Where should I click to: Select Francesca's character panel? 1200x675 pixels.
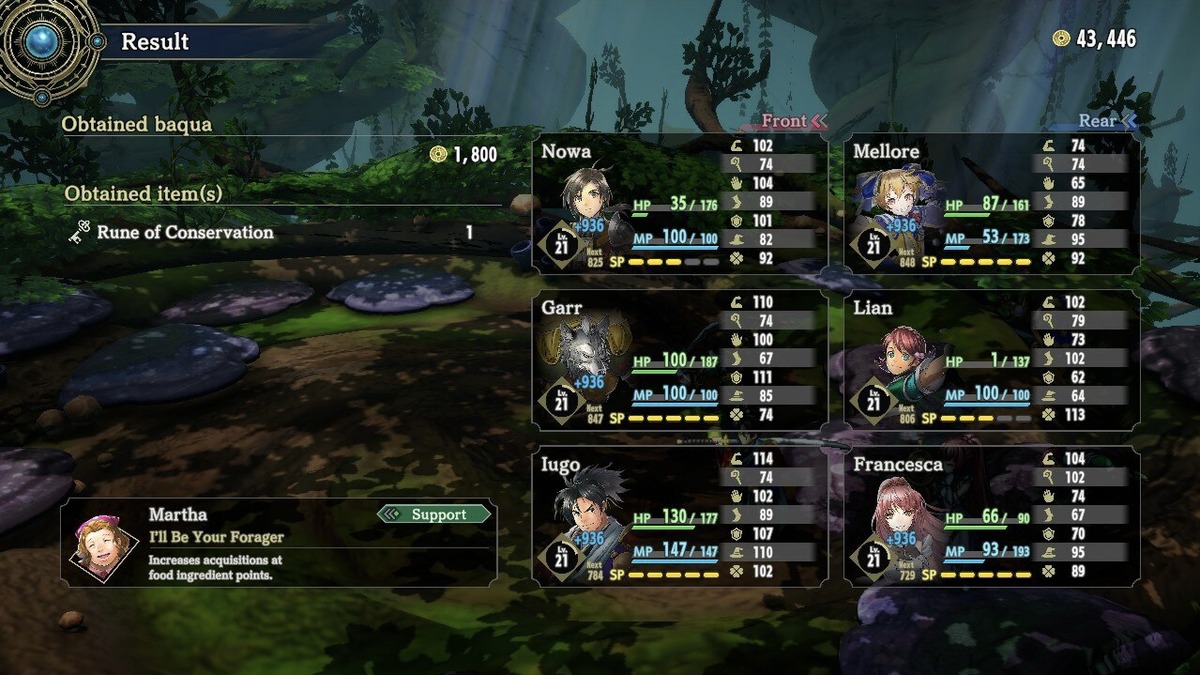tap(992, 517)
